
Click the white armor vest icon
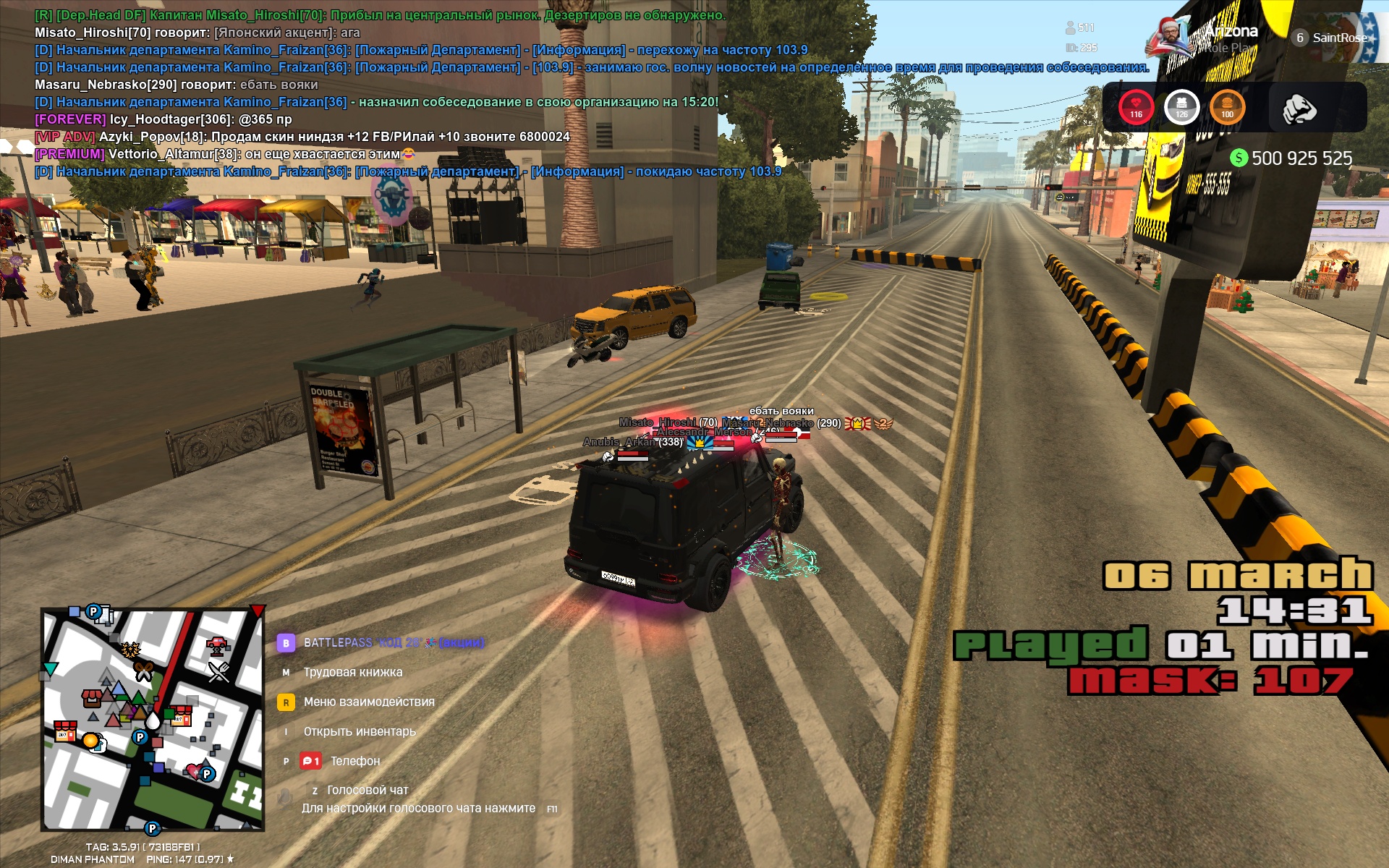[1181, 108]
